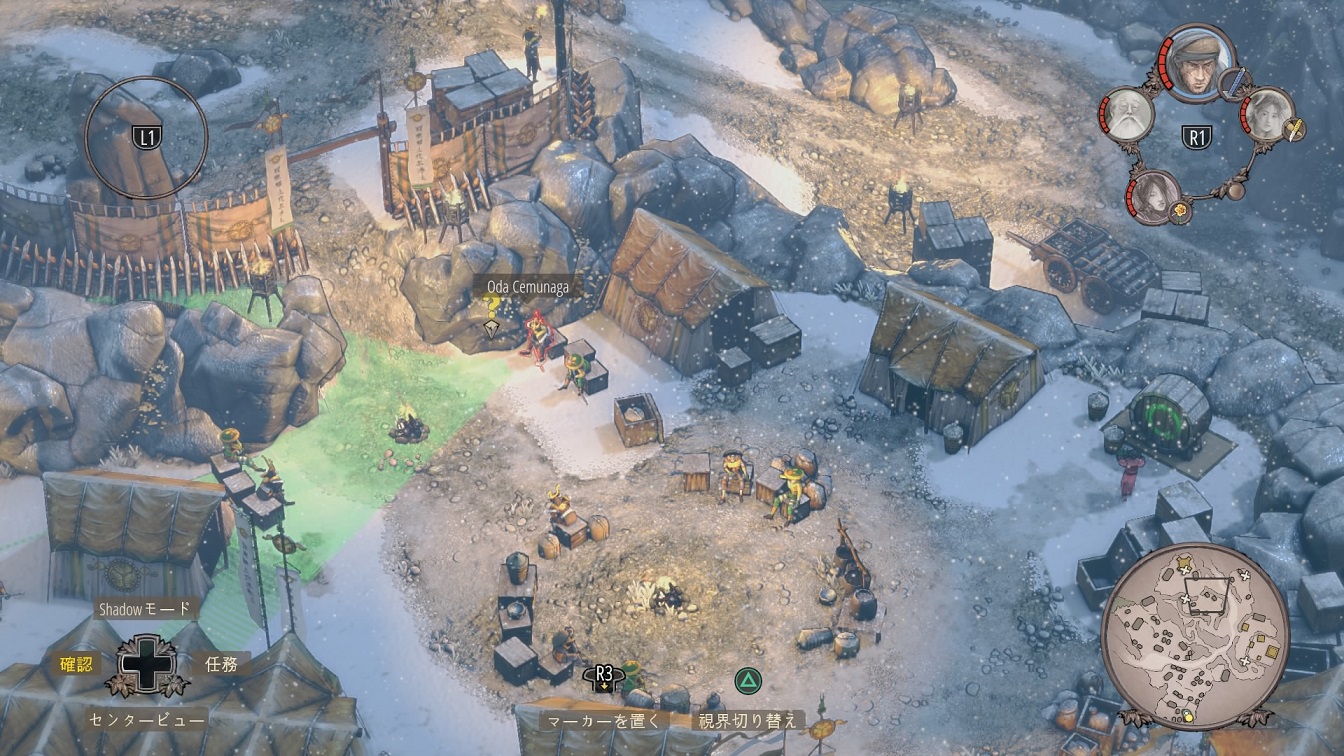Viewport: 1344px width, 756px height.
Task: Open the 任務 mission list
Action: pos(221,663)
